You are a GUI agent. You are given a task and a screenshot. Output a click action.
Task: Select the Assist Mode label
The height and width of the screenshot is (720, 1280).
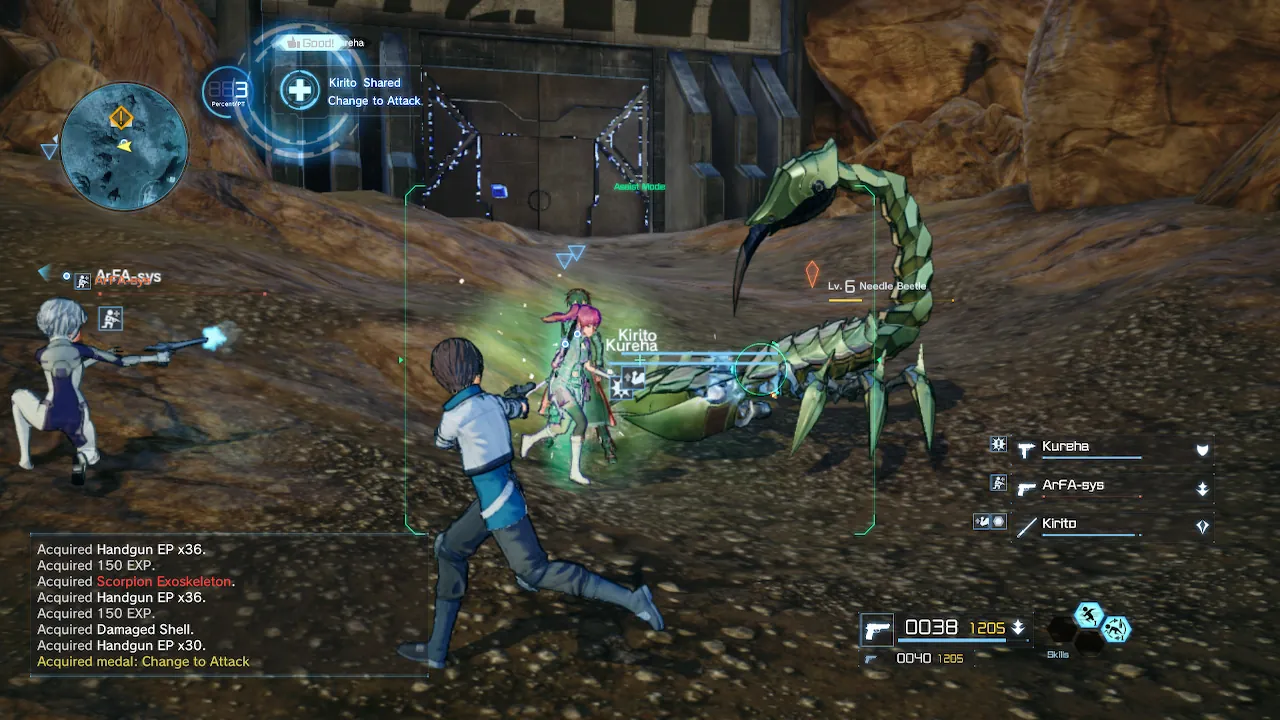click(639, 186)
